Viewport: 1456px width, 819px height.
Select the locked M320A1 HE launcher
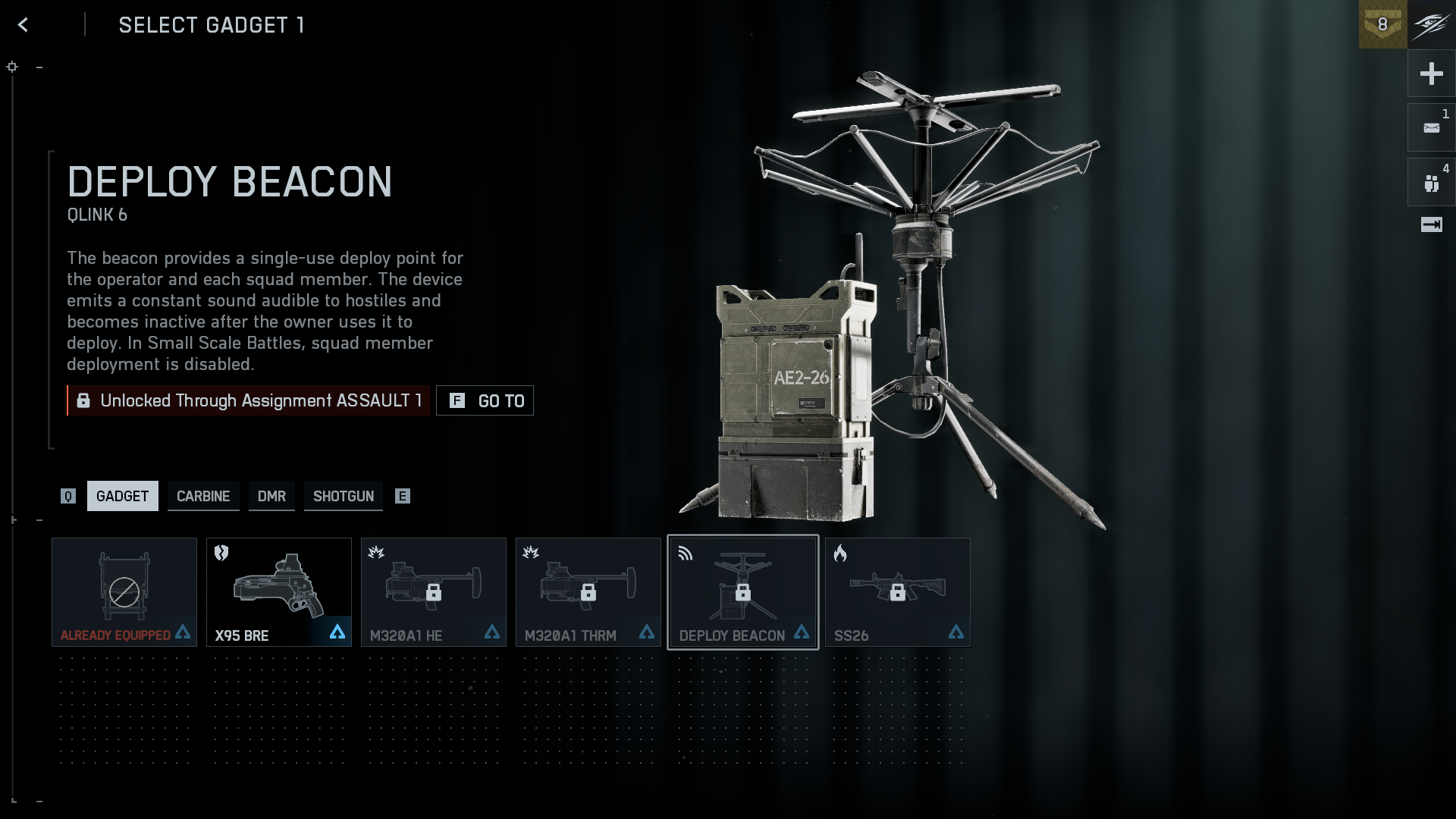pos(434,592)
